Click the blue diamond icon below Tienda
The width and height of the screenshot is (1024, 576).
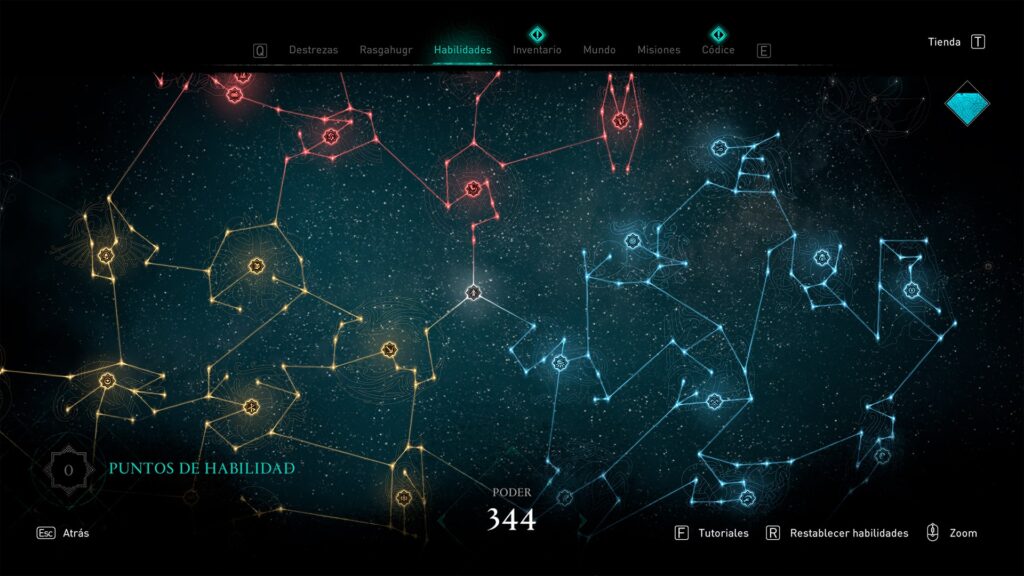(x=967, y=103)
